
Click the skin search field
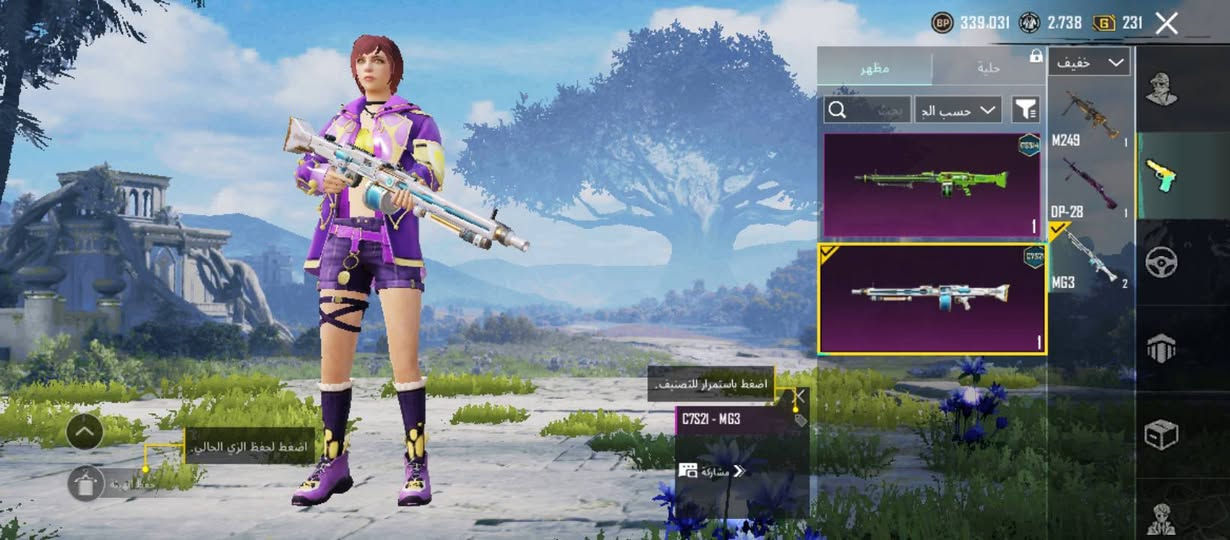[x=868, y=109]
